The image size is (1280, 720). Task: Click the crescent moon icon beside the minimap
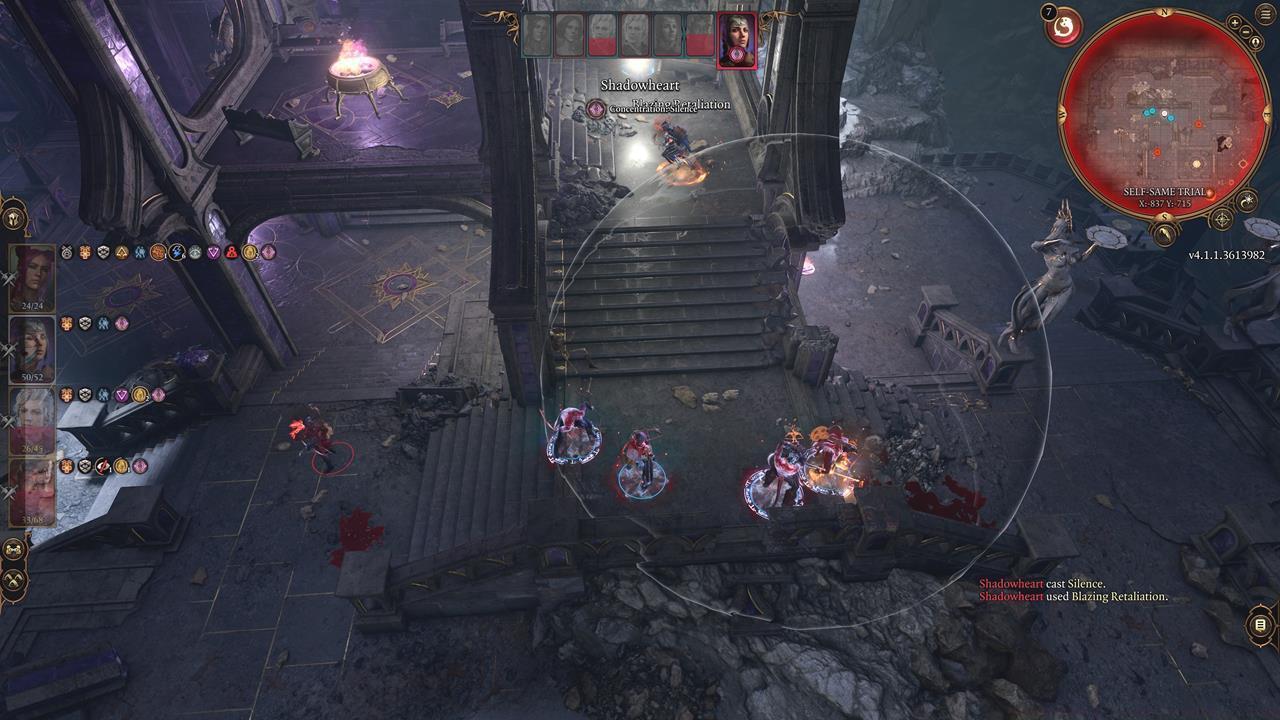tap(1246, 201)
